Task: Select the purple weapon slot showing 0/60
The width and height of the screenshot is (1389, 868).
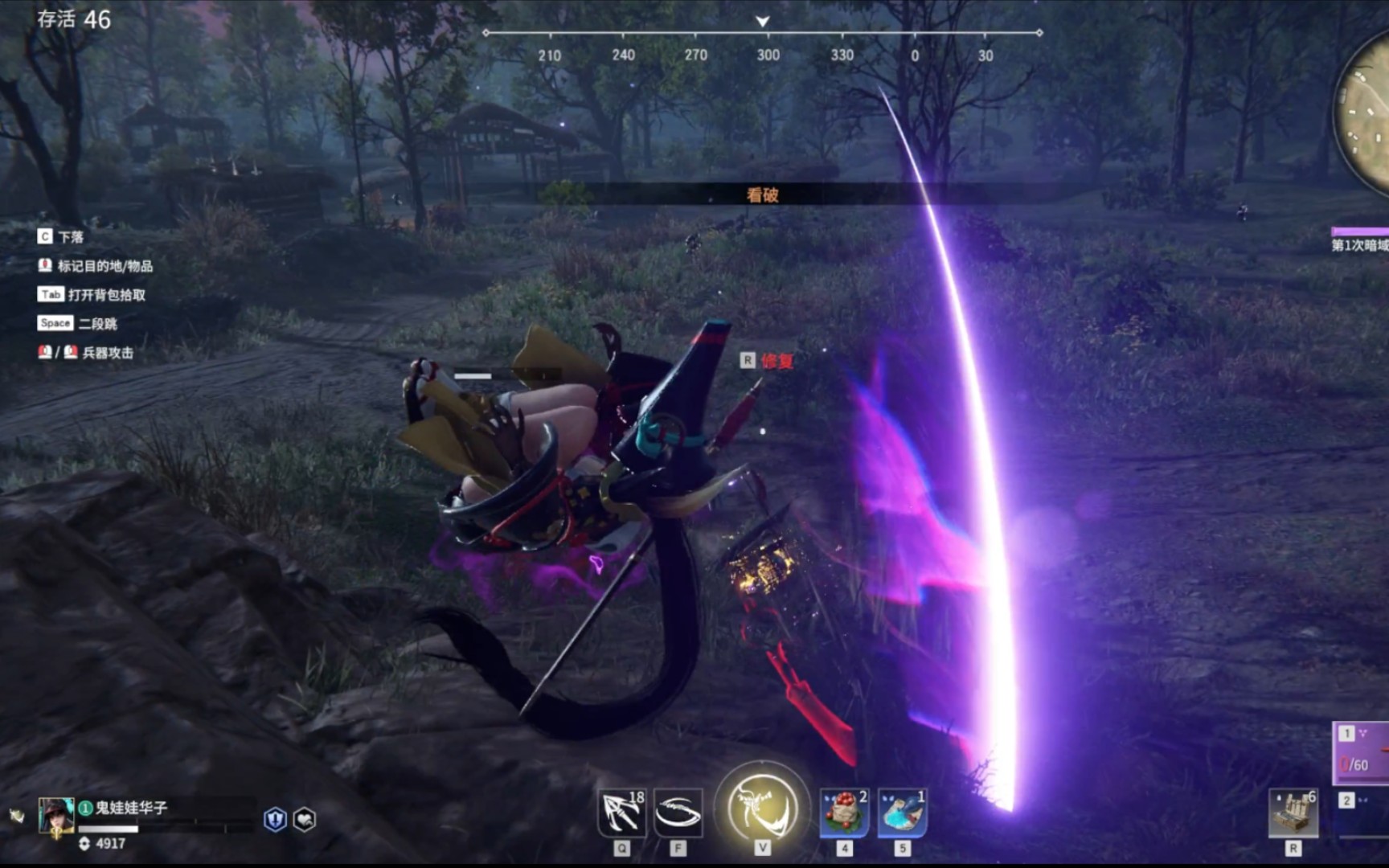Action: (x=1362, y=754)
